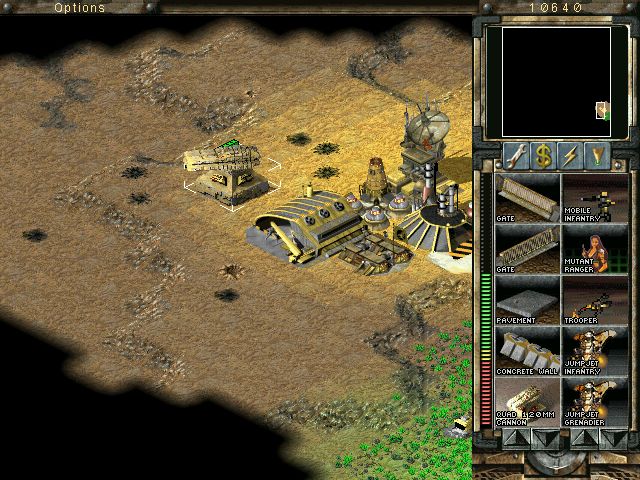
Task: Train a Trooper unit
Action: click(x=594, y=300)
